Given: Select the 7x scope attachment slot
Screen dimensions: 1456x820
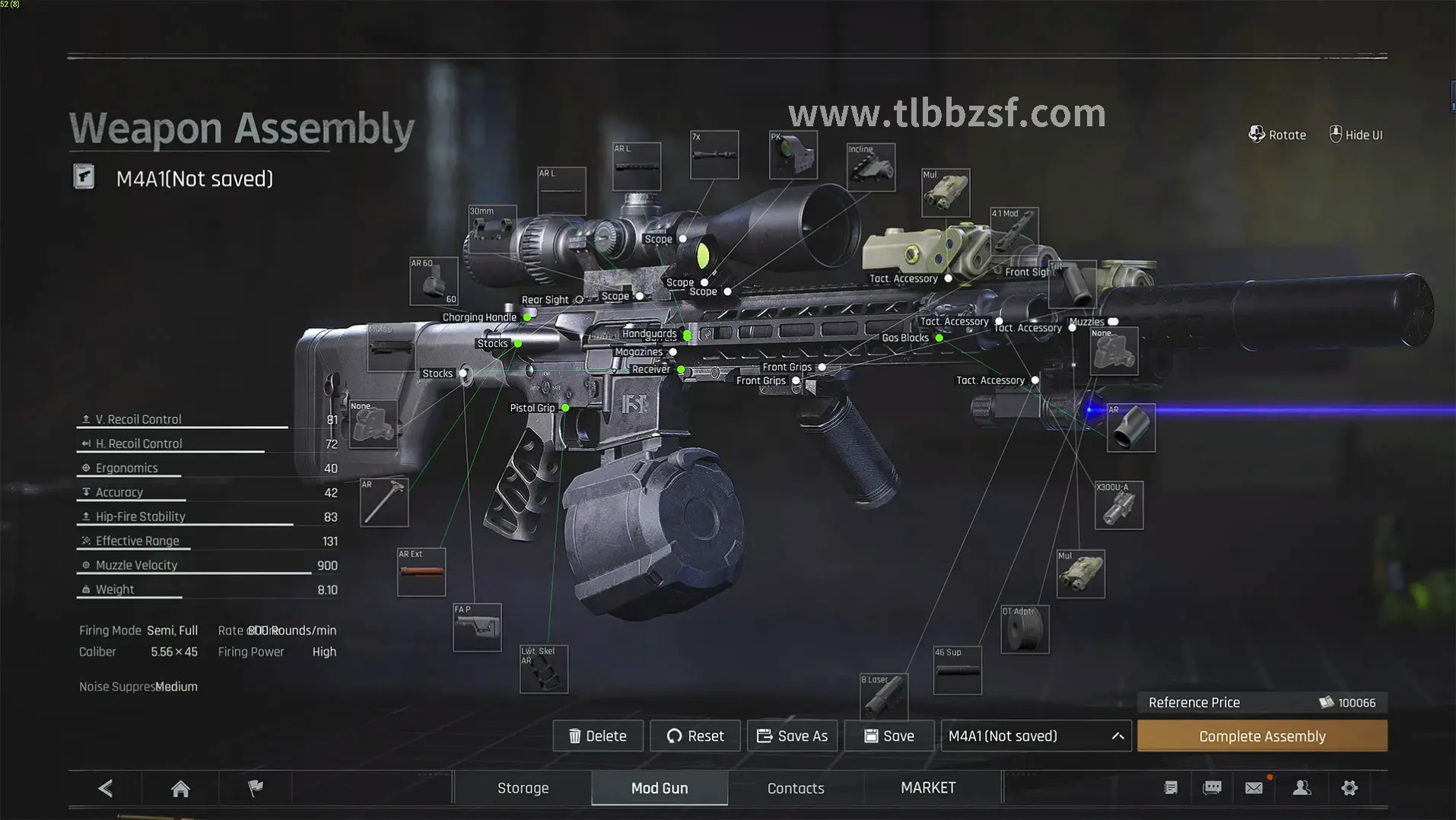Looking at the screenshot, I should pyautogui.click(x=714, y=155).
